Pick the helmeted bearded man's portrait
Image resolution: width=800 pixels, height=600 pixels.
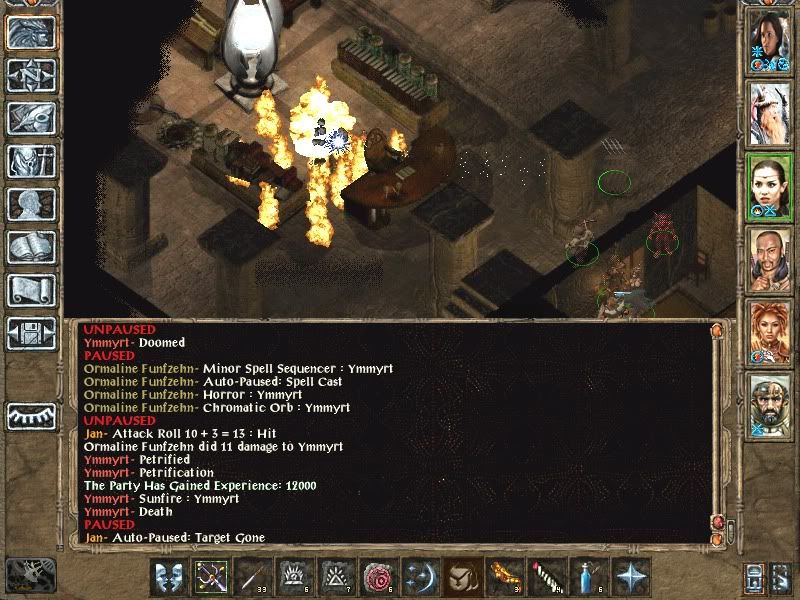point(770,401)
